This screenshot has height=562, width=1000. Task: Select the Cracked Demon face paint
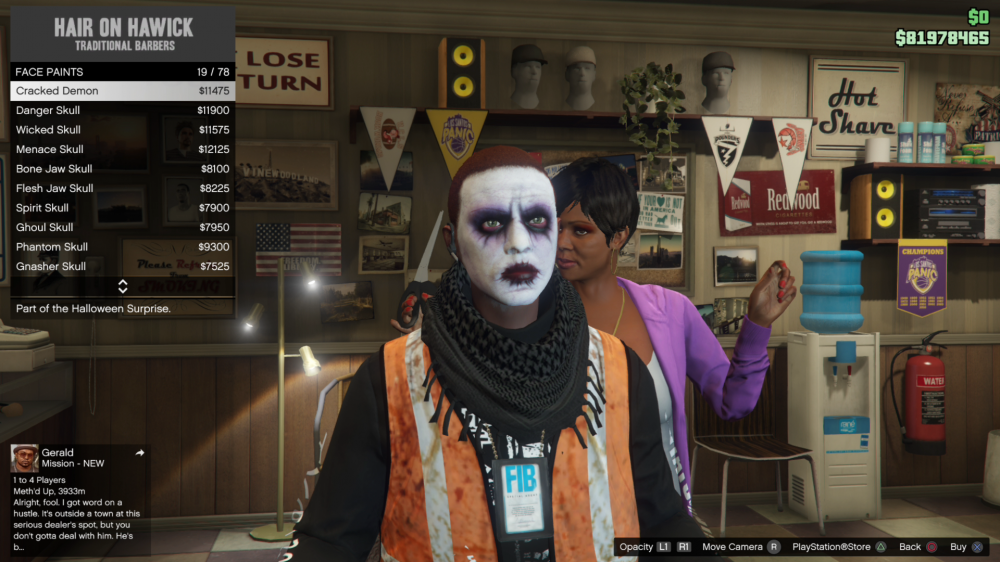(x=122, y=91)
